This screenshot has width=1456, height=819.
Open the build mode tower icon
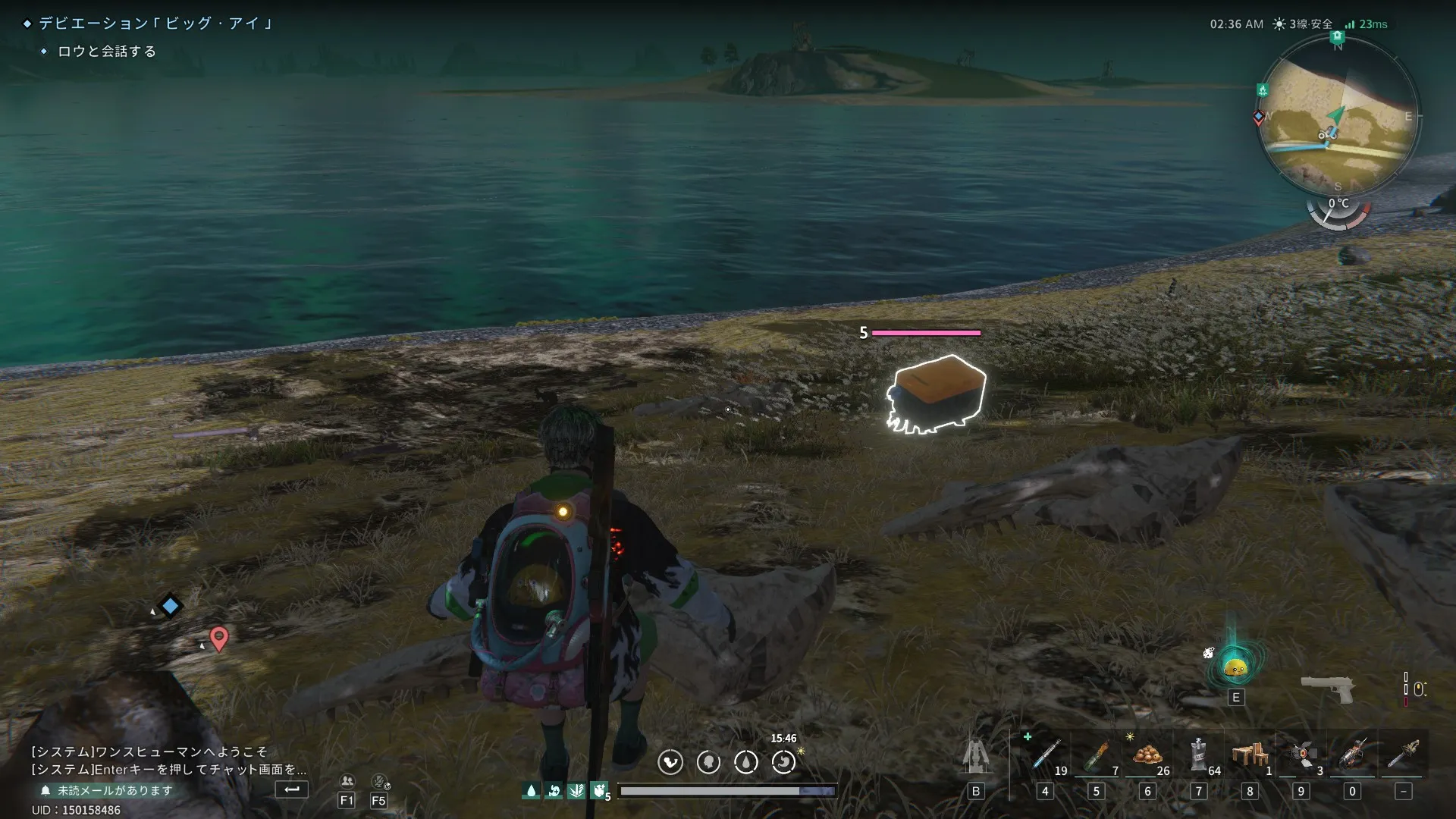click(x=976, y=756)
